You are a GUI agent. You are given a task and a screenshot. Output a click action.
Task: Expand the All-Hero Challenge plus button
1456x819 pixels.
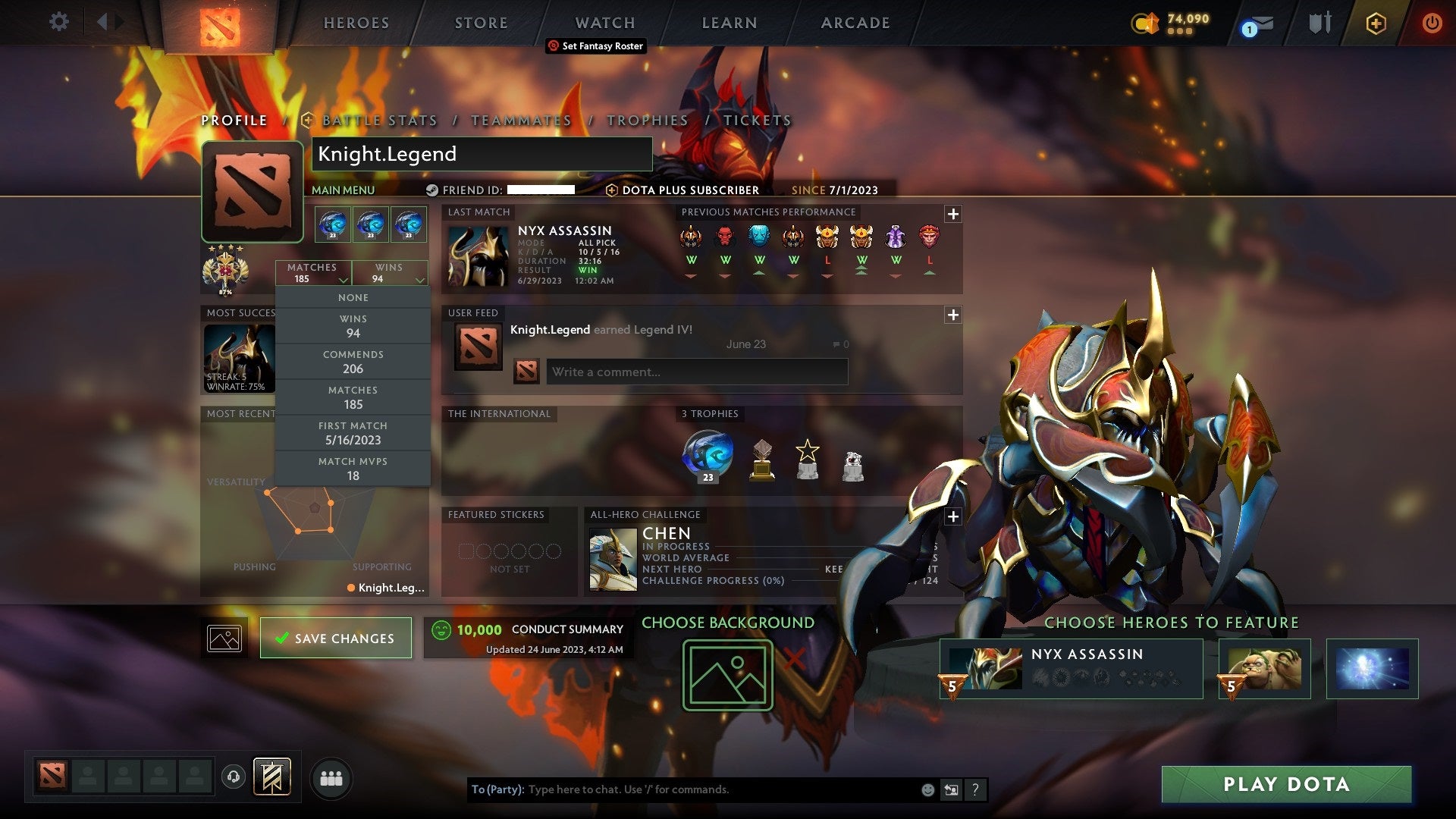pyautogui.click(x=954, y=516)
